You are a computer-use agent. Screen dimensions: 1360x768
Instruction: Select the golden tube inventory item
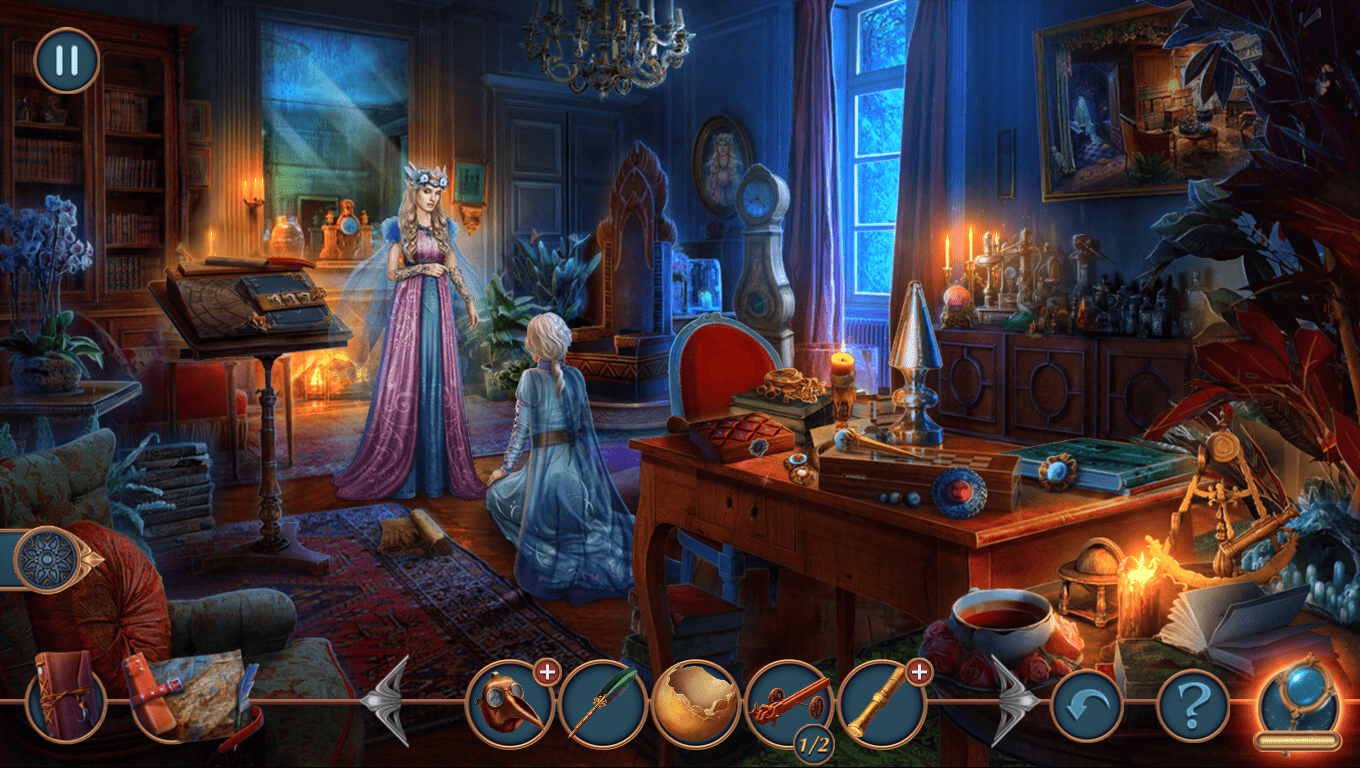point(880,703)
